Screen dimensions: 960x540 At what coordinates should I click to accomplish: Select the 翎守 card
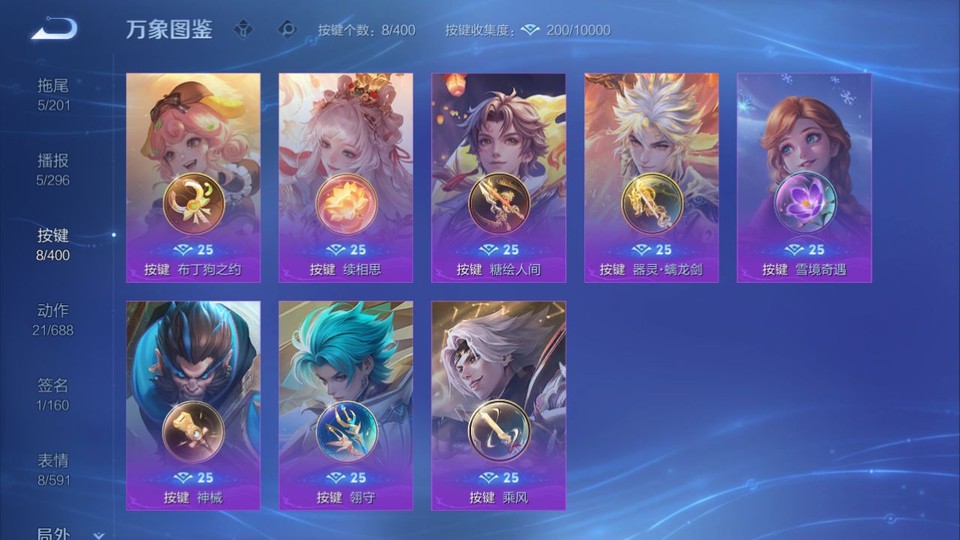(x=345, y=405)
